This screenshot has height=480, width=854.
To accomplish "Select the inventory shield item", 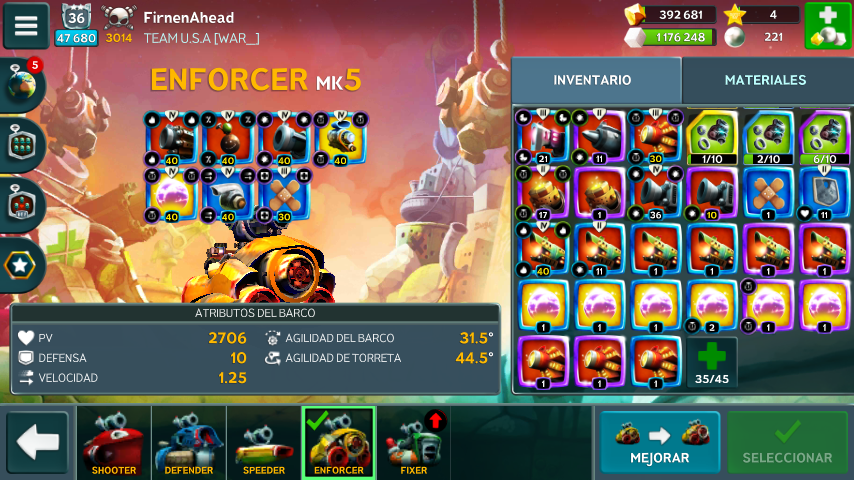I will click(x=825, y=192).
